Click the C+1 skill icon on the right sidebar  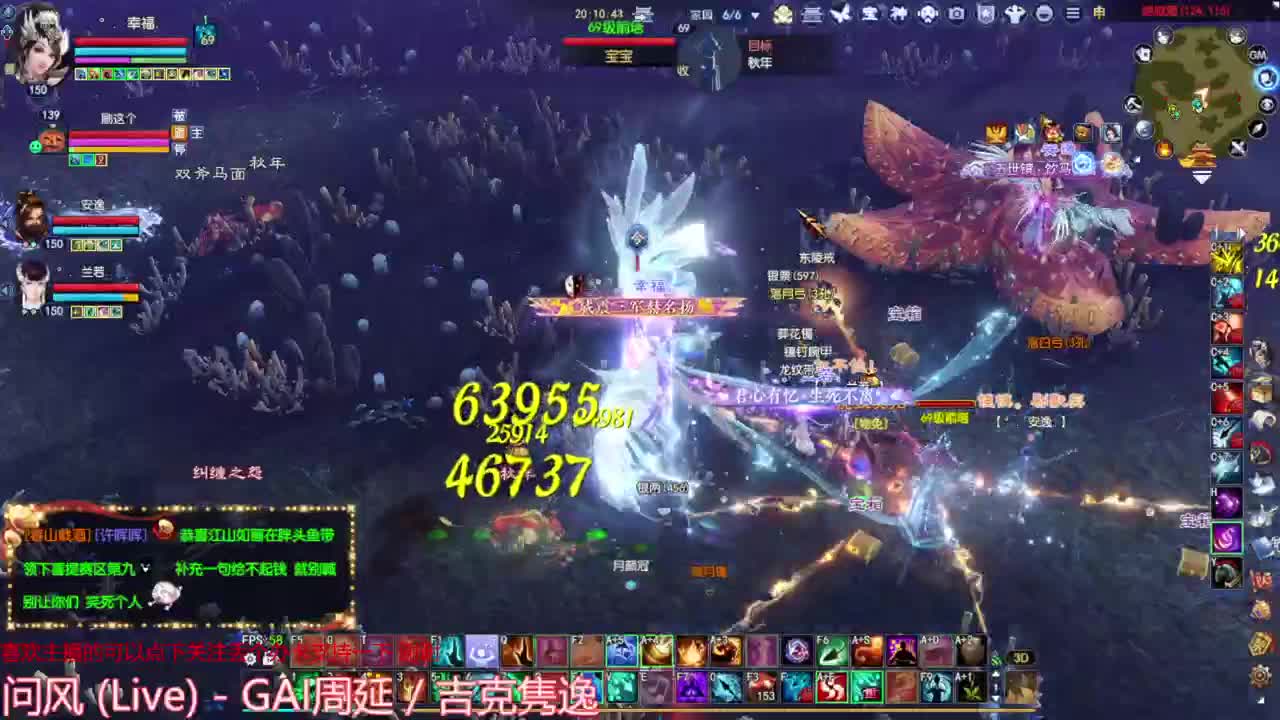click(1225, 255)
